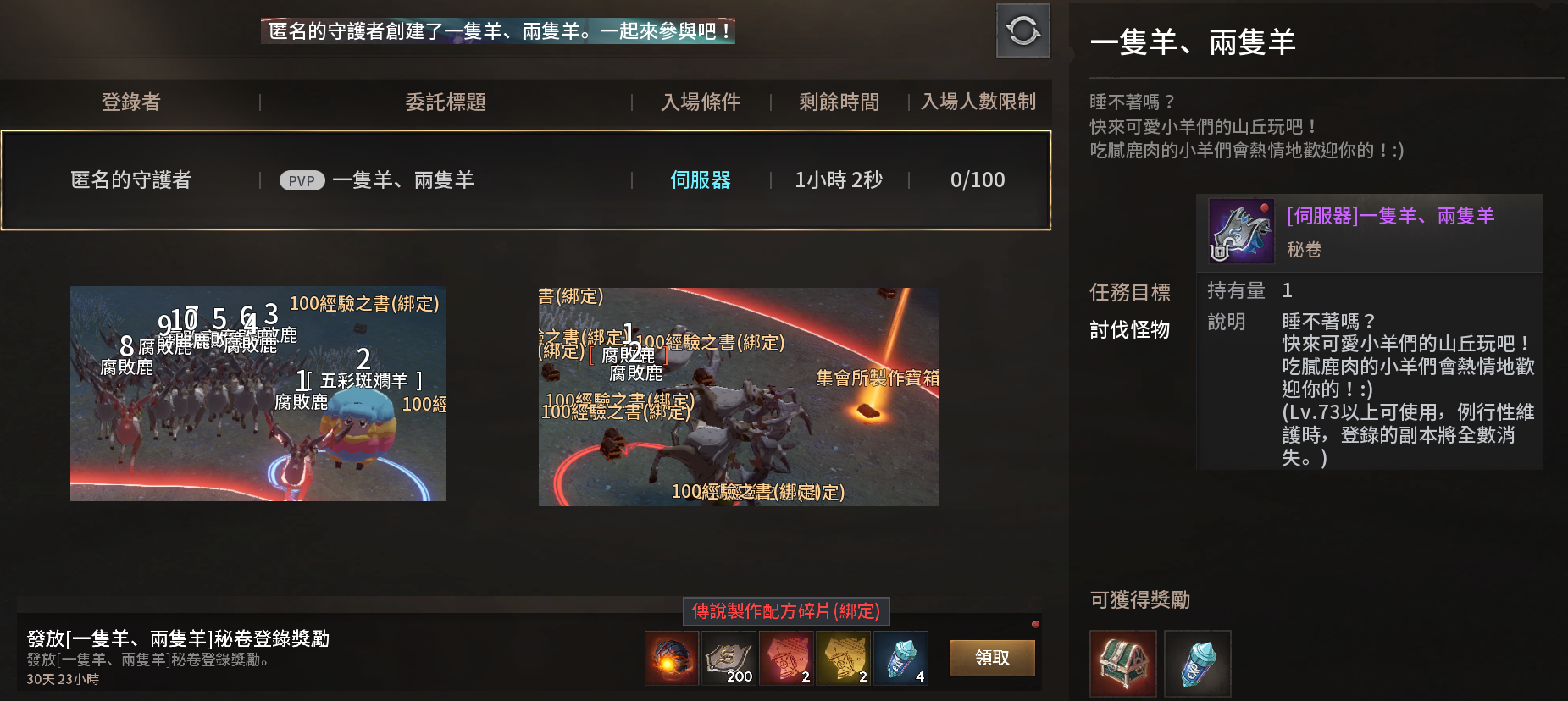The height and width of the screenshot is (701, 1568).
Task: Claim the reward with the 領取 button
Action: (991, 658)
